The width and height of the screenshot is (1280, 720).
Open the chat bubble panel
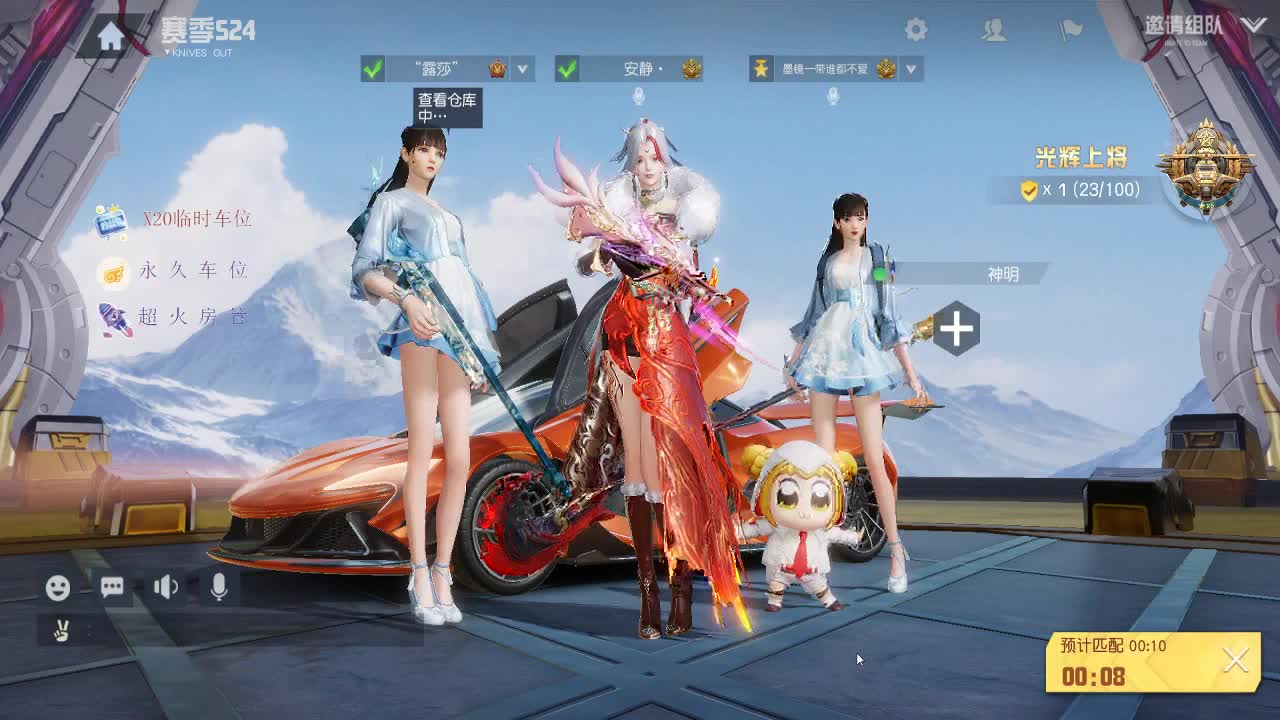(x=111, y=587)
